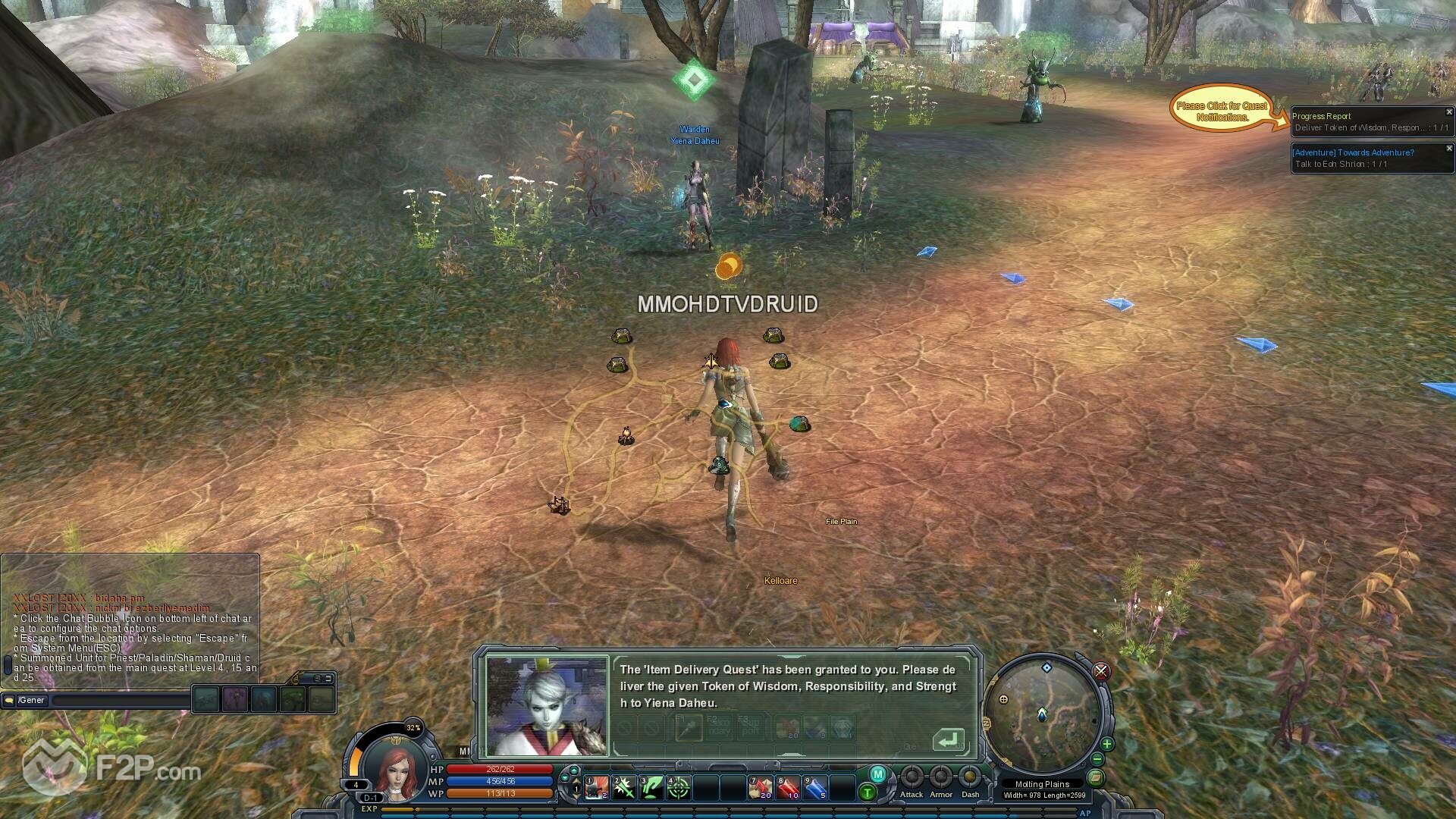1456x819 pixels.
Task: Use the green crosshair skill in slot 4
Action: [679, 788]
